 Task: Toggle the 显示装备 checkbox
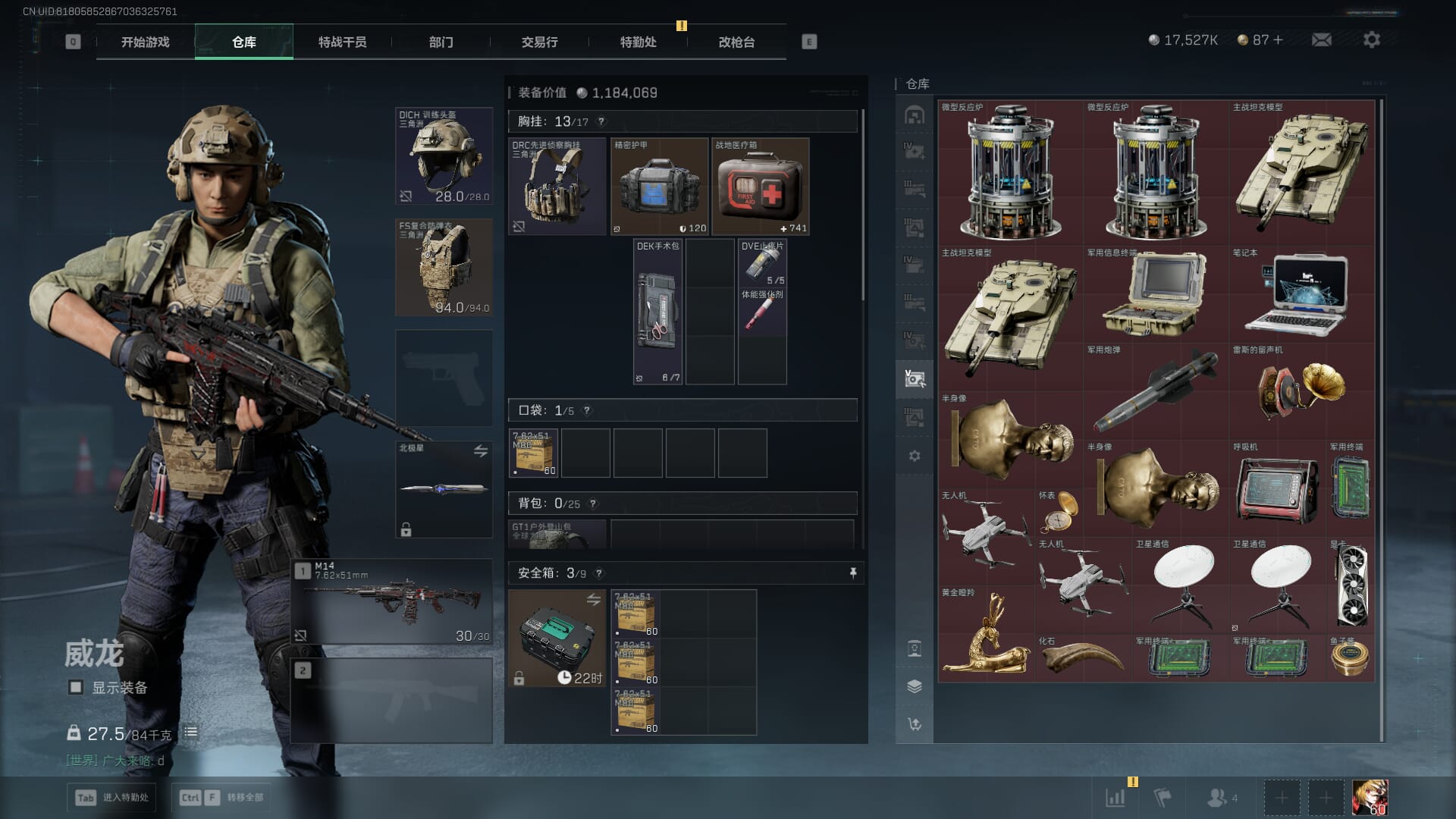(76, 687)
